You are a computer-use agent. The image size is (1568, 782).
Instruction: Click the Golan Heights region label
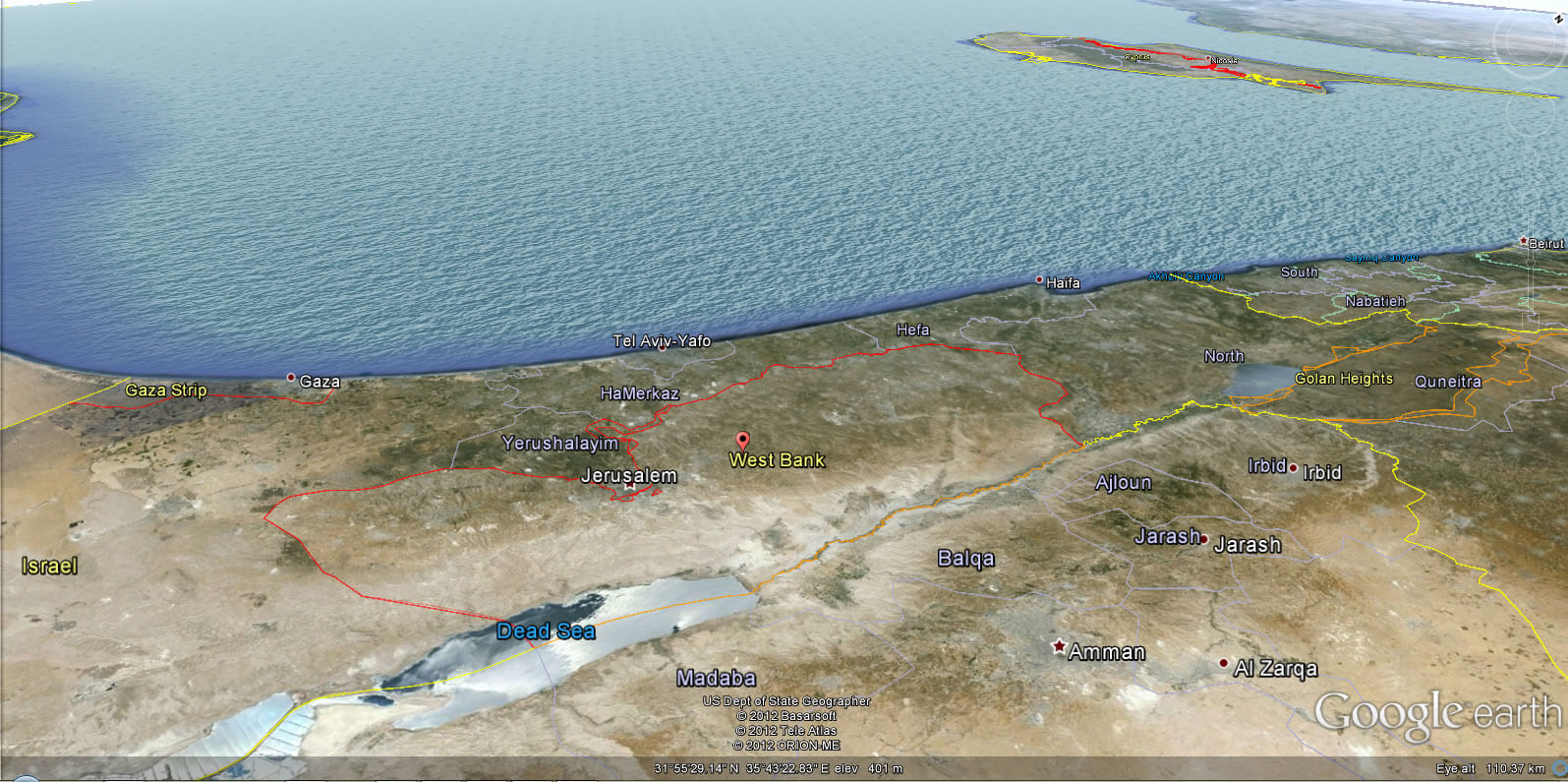[1344, 378]
